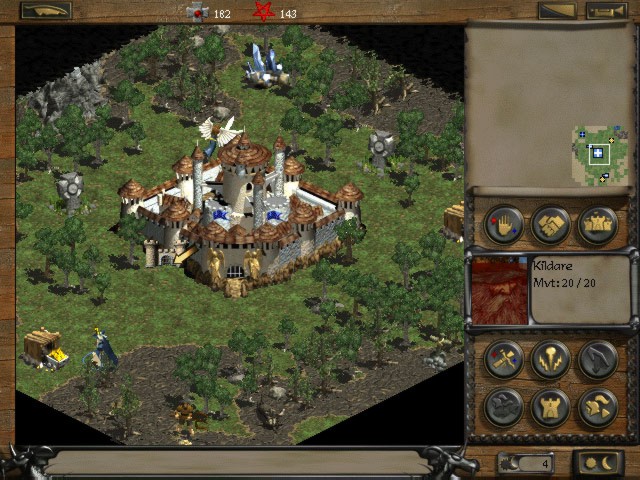Choose the greyed curved arrow button
This screenshot has height=480, width=640.
click(598, 359)
